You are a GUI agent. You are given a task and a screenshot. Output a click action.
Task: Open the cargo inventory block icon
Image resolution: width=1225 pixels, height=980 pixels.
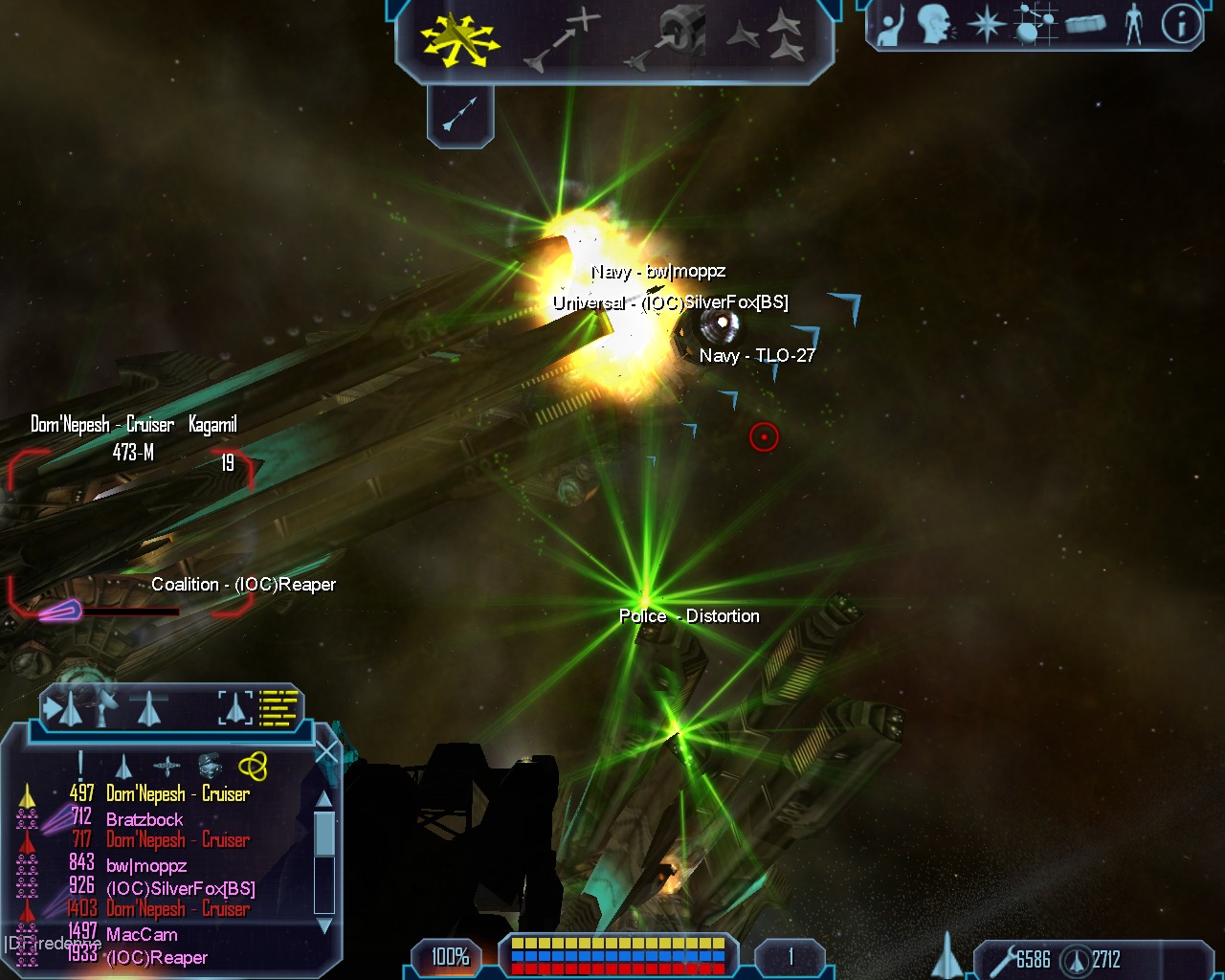tap(1084, 24)
